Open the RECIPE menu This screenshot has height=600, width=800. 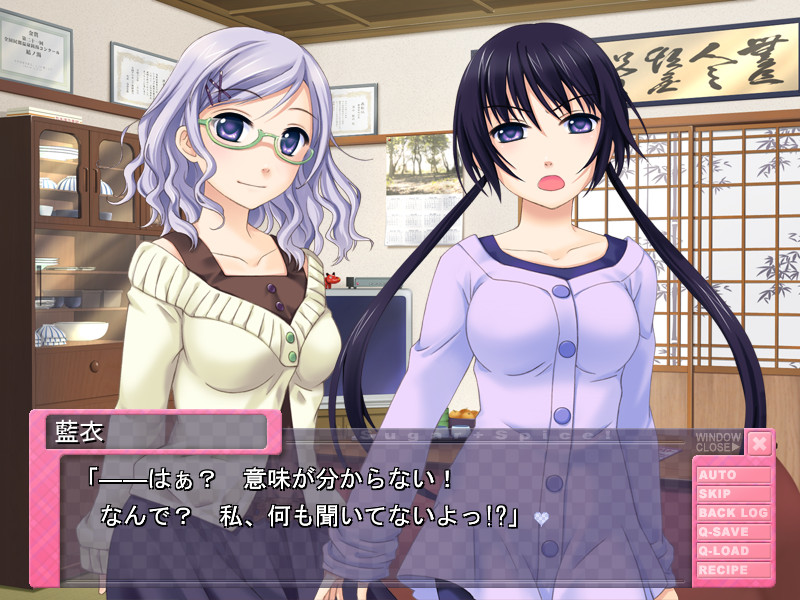coord(733,570)
